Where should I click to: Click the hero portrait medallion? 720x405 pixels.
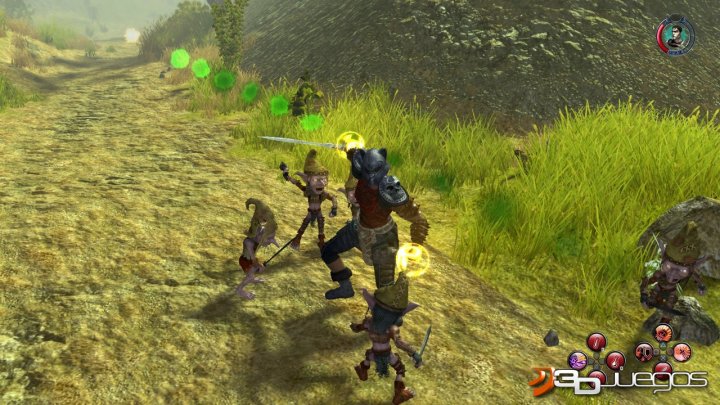(x=675, y=35)
